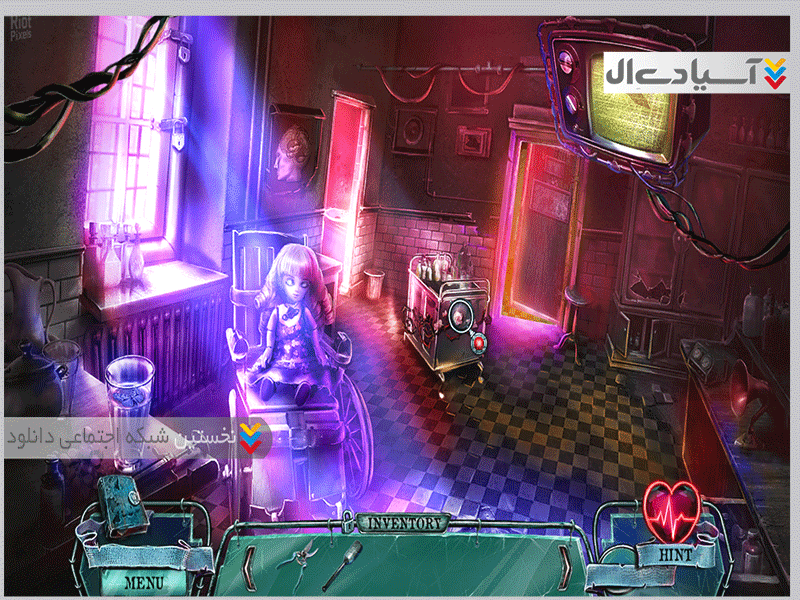Click the inventory label plate
This screenshot has height=600, width=800.
404,523
